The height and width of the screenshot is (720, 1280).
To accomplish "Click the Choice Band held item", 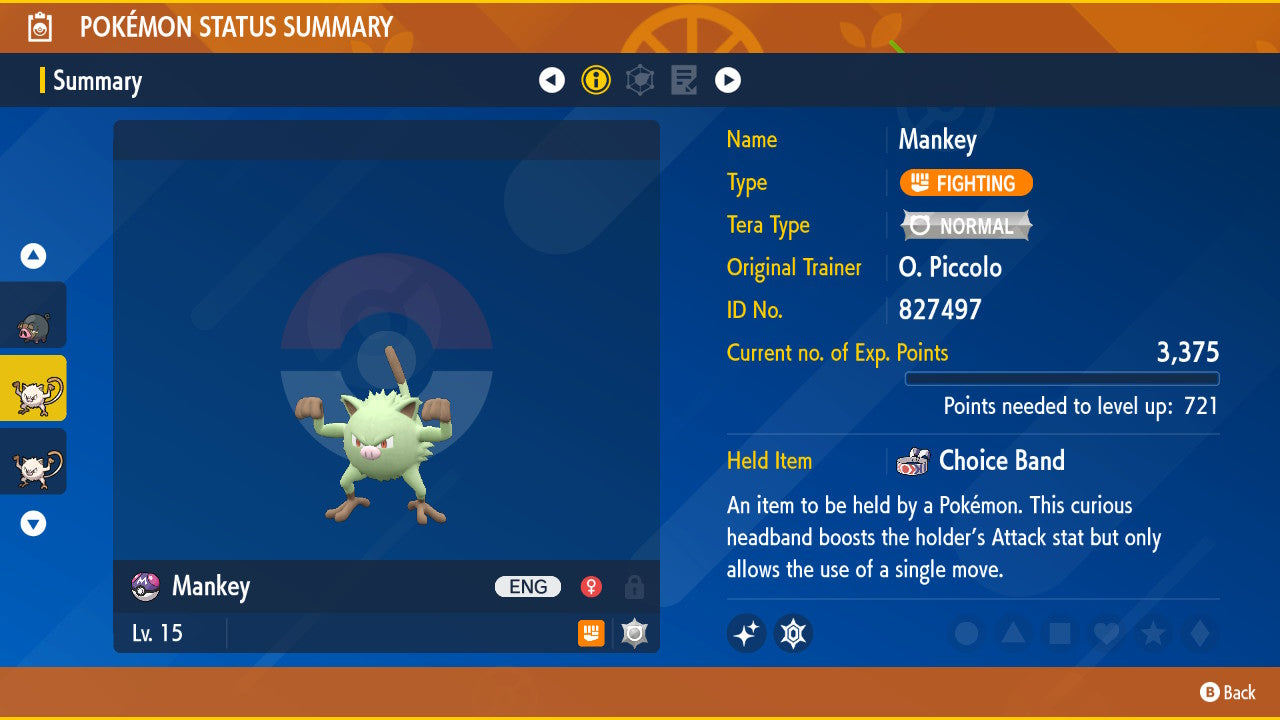I will coord(1000,461).
